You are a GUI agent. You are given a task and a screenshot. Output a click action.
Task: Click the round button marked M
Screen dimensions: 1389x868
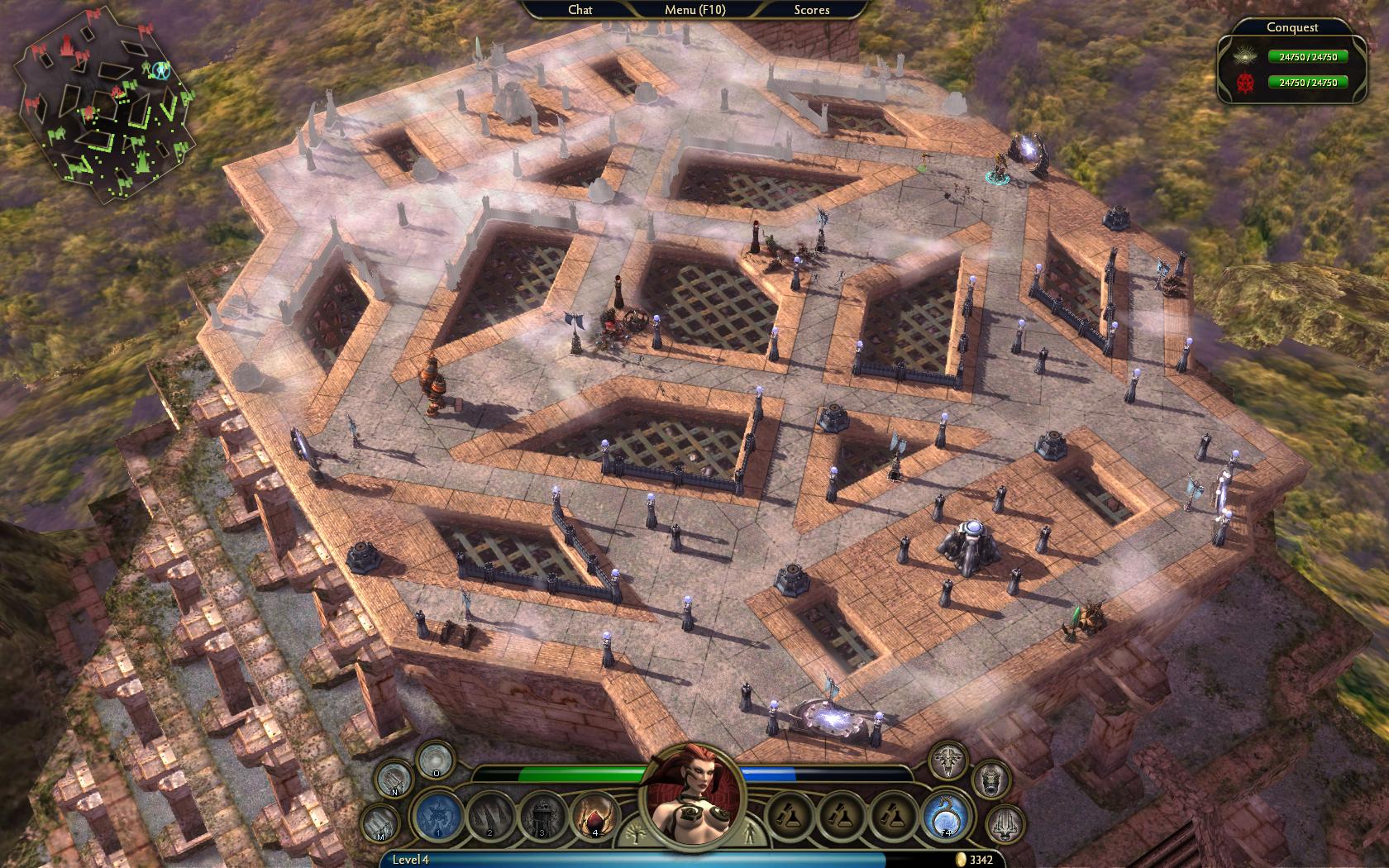[380, 823]
